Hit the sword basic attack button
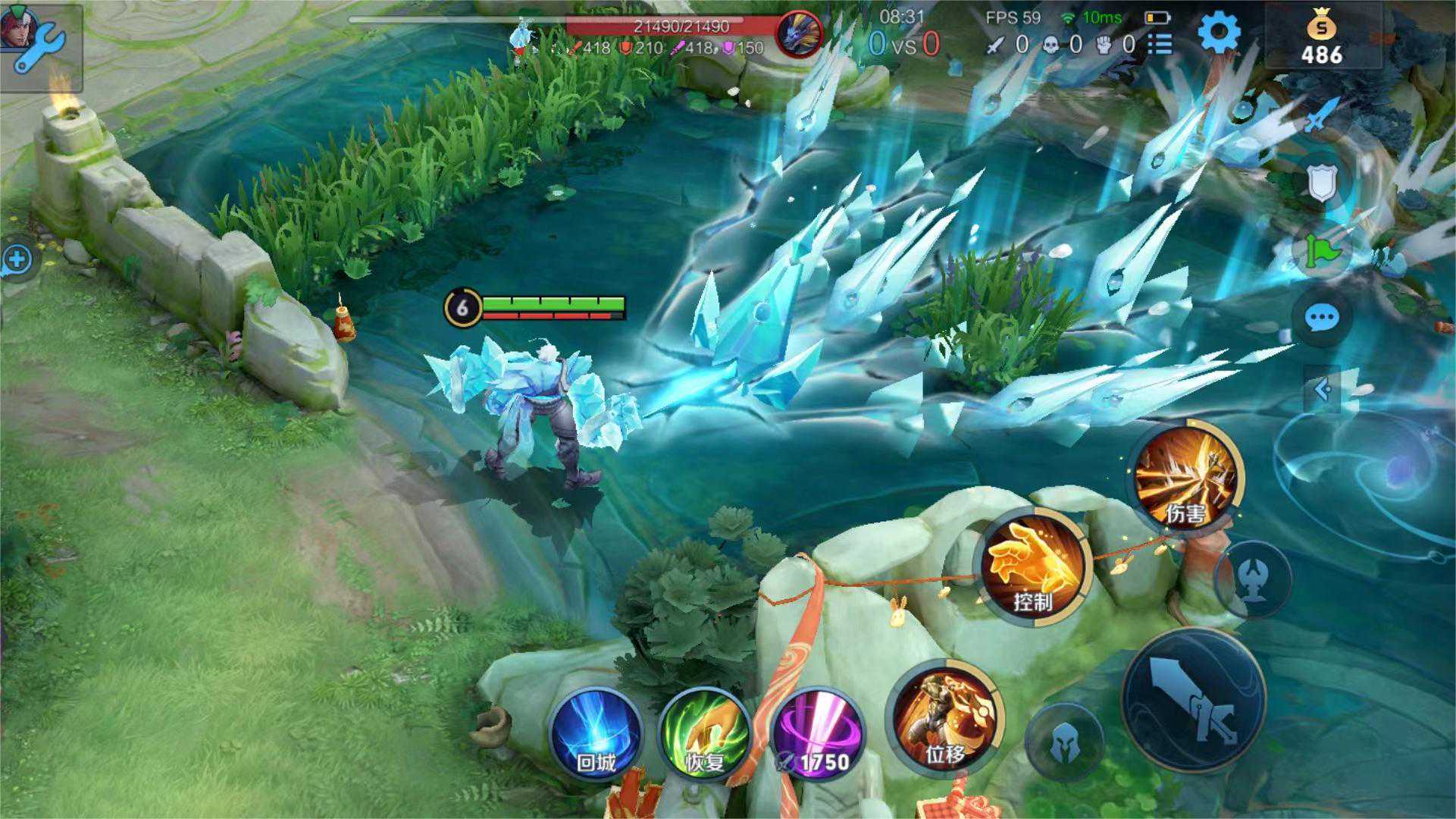Screen dimensions: 1456x819 coord(1193,699)
